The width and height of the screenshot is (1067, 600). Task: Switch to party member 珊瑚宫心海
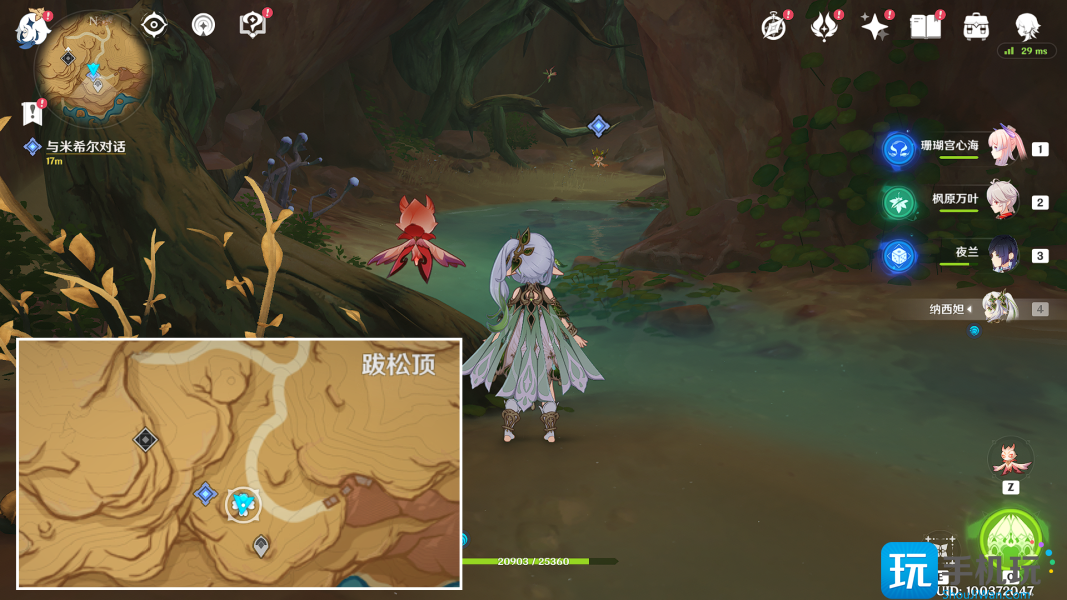[1003, 148]
